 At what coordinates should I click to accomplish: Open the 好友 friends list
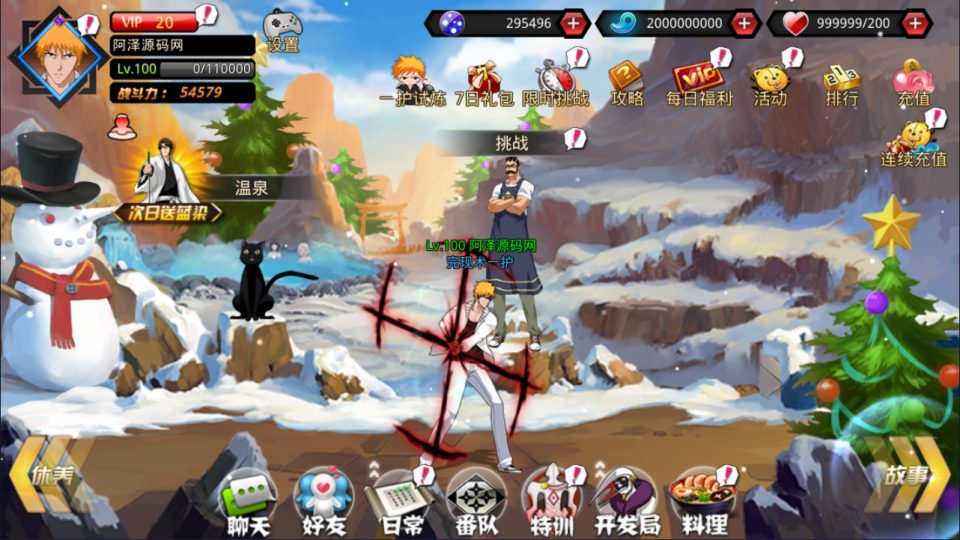pos(322,500)
